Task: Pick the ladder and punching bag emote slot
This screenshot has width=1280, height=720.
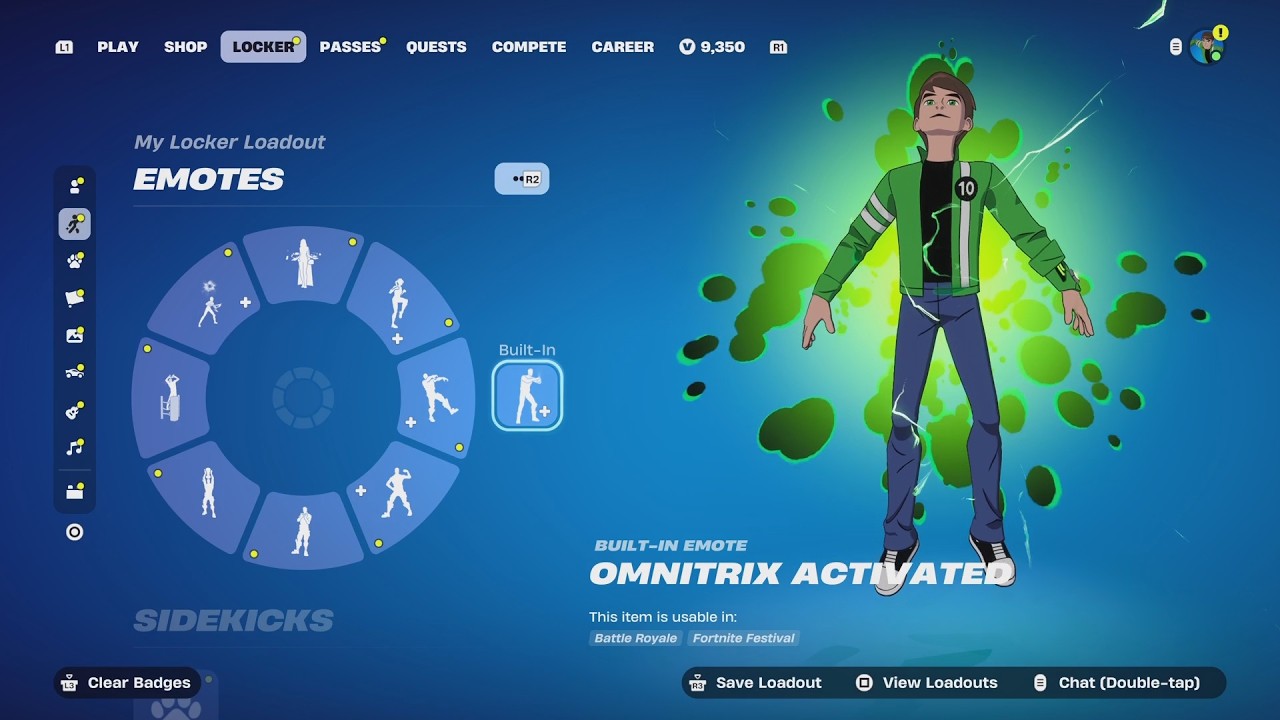Action: tap(171, 397)
